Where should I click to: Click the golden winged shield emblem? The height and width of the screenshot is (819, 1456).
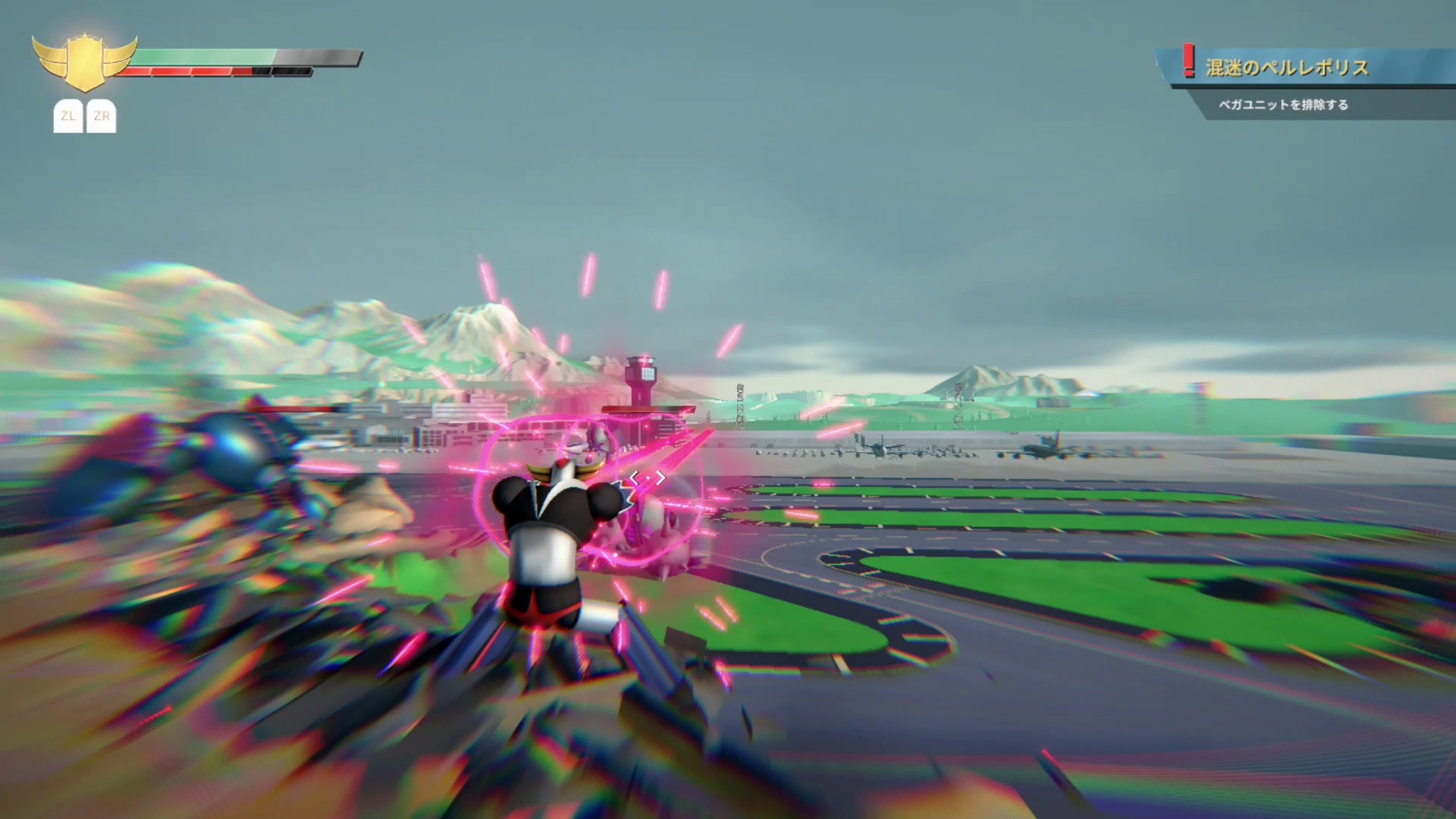[x=84, y=62]
